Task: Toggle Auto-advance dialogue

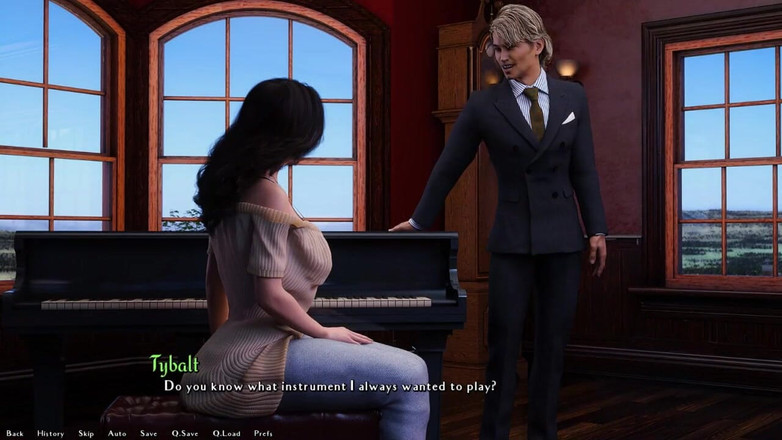Action: (117, 433)
